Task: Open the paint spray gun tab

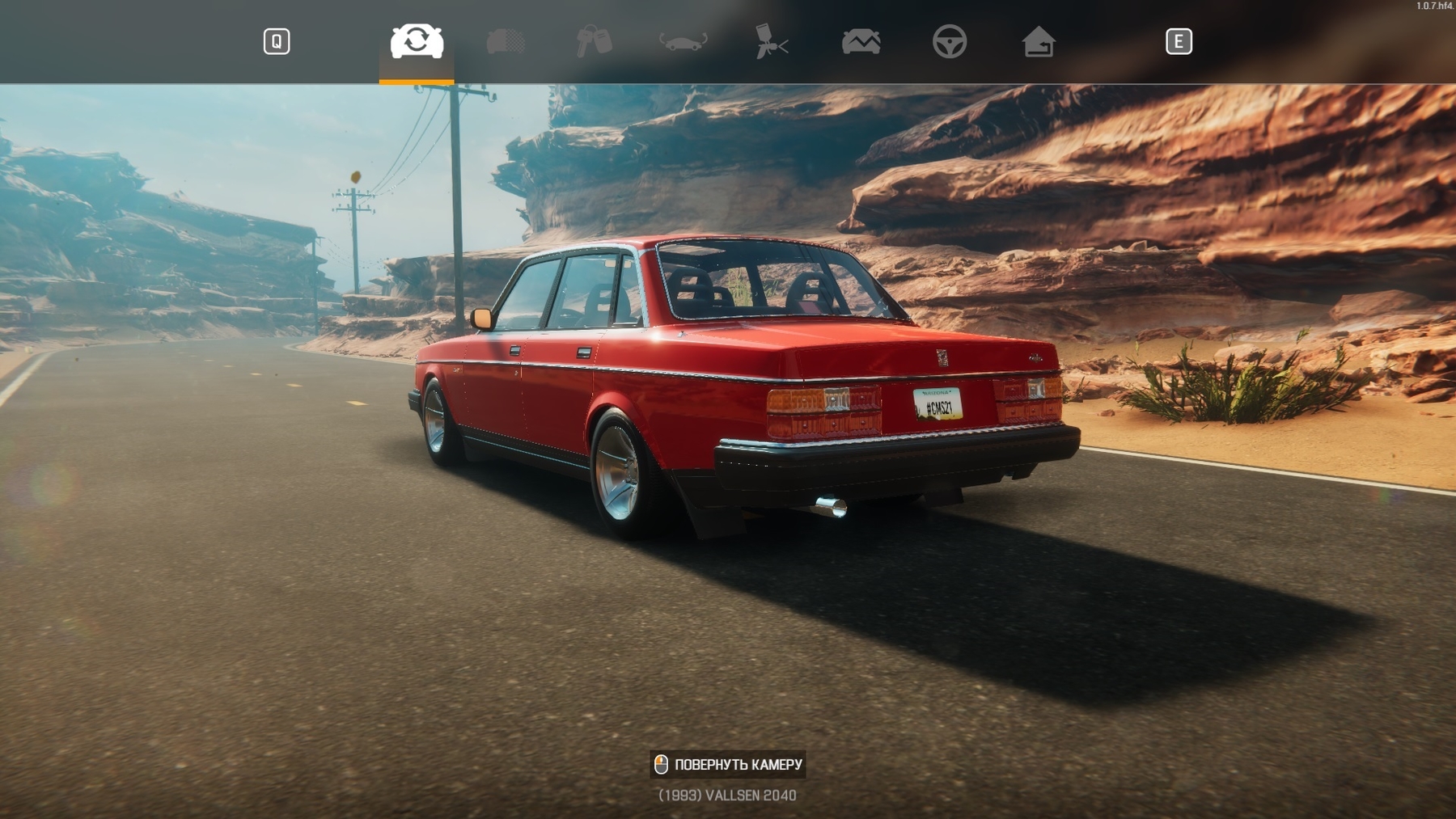Action: pos(772,41)
